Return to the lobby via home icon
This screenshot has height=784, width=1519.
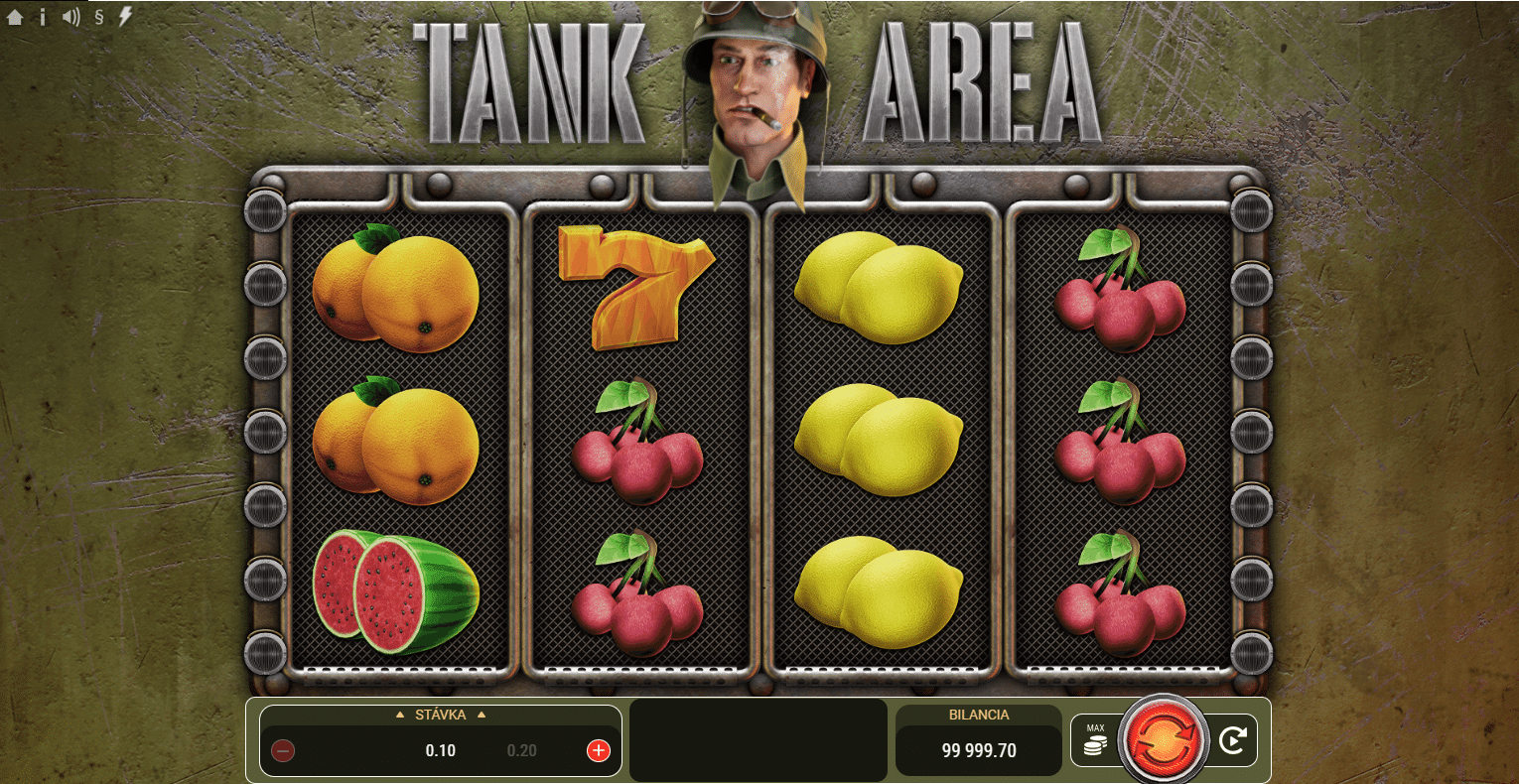14,16
